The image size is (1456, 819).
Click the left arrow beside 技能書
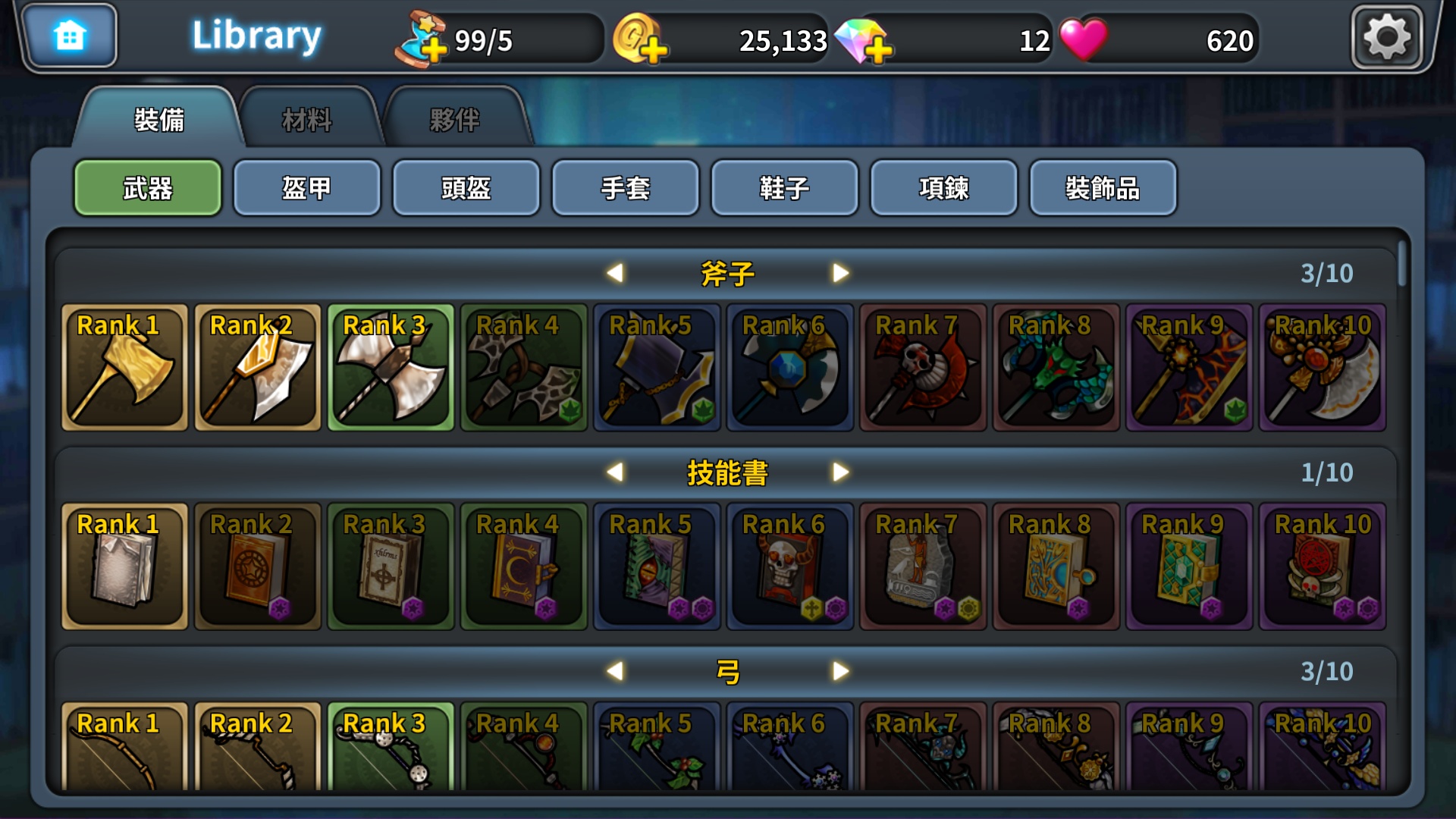(617, 472)
